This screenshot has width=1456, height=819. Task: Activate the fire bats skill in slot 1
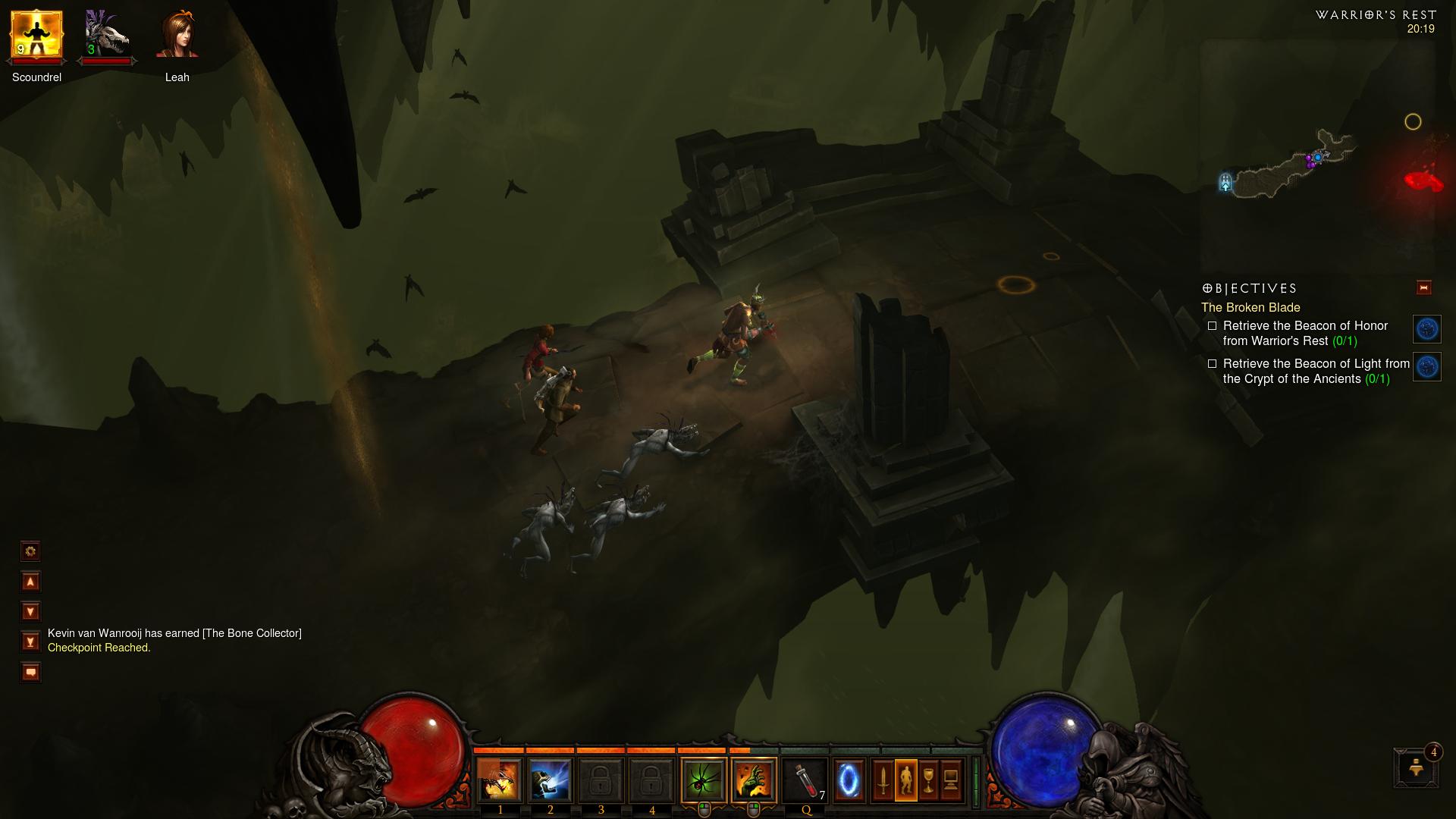(x=500, y=780)
